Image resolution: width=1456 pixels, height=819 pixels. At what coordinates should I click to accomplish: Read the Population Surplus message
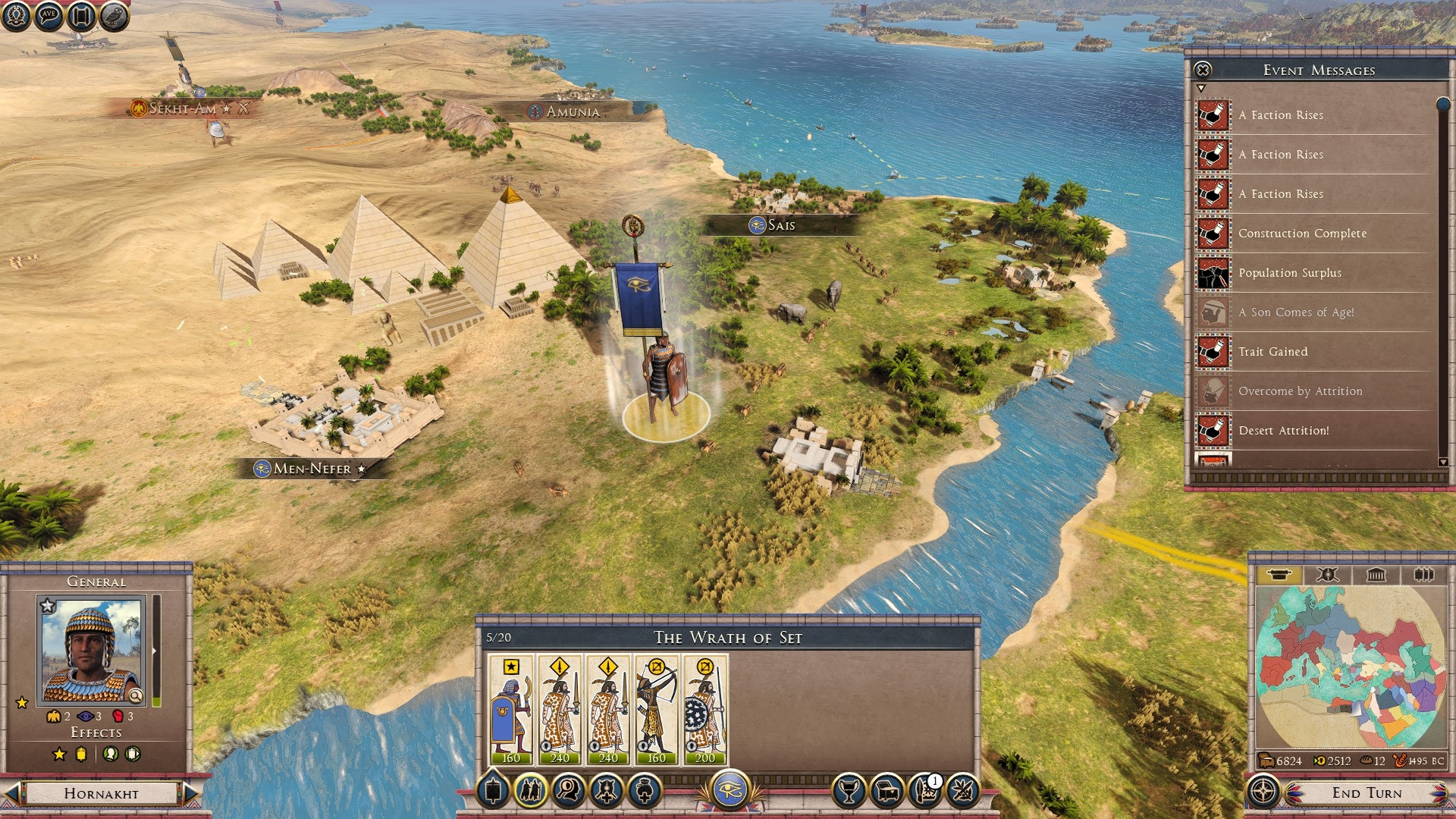pyautogui.click(x=1289, y=273)
